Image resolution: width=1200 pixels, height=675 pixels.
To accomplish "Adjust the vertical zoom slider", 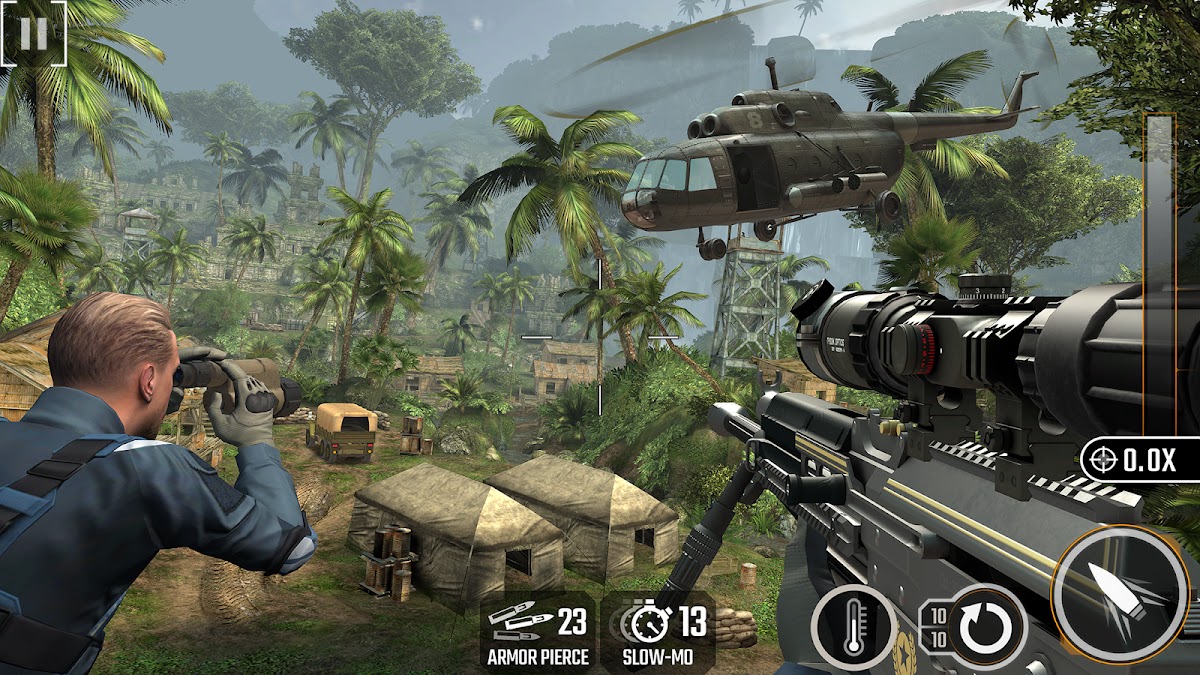I will (x=1160, y=270).
